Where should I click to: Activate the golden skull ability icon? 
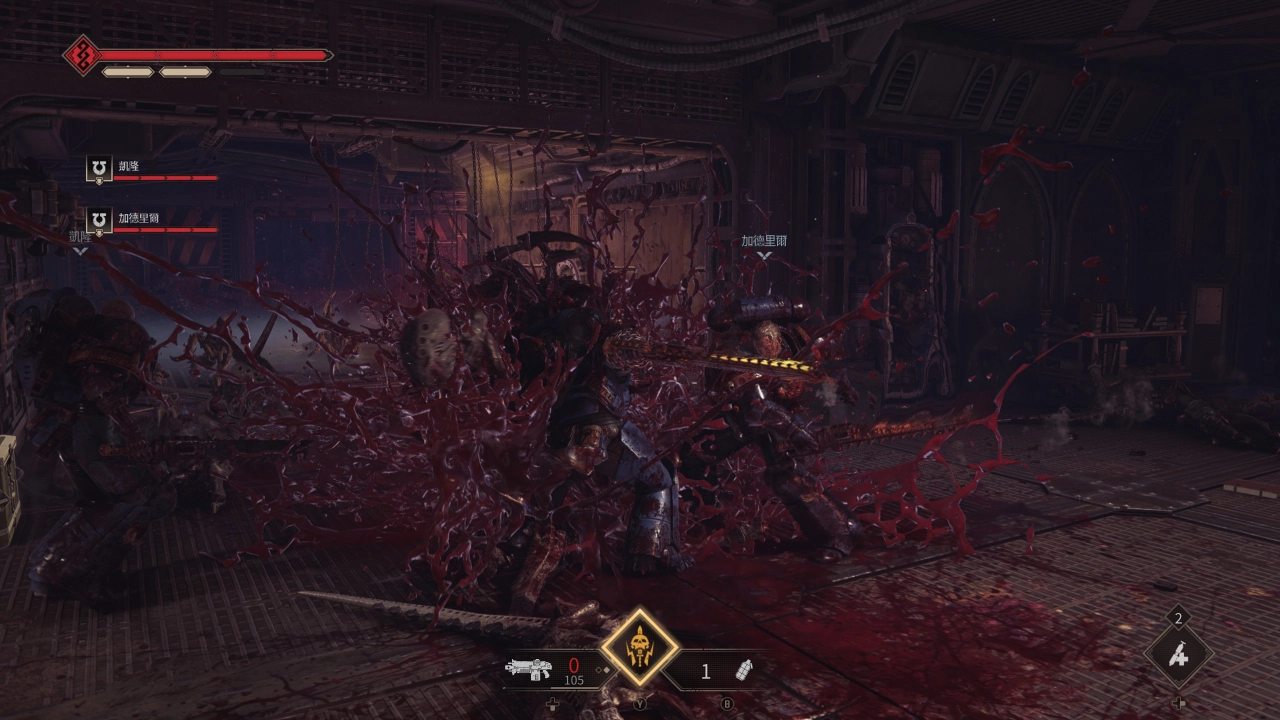tap(639, 649)
